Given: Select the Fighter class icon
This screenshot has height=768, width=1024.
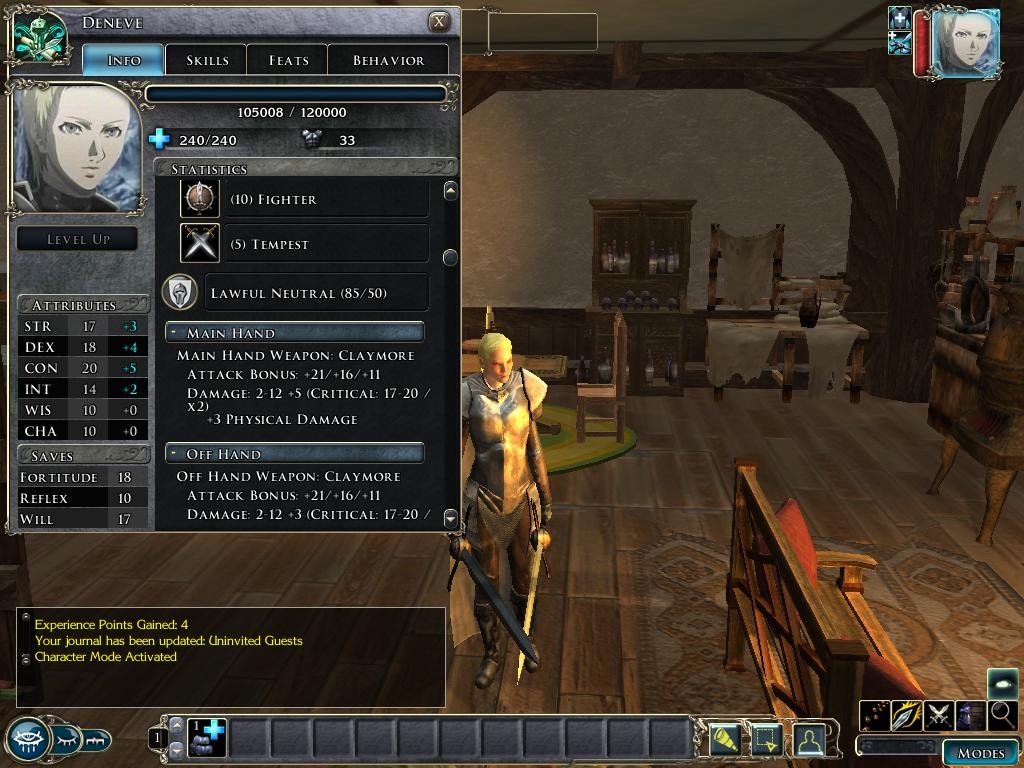Looking at the screenshot, I should (199, 199).
